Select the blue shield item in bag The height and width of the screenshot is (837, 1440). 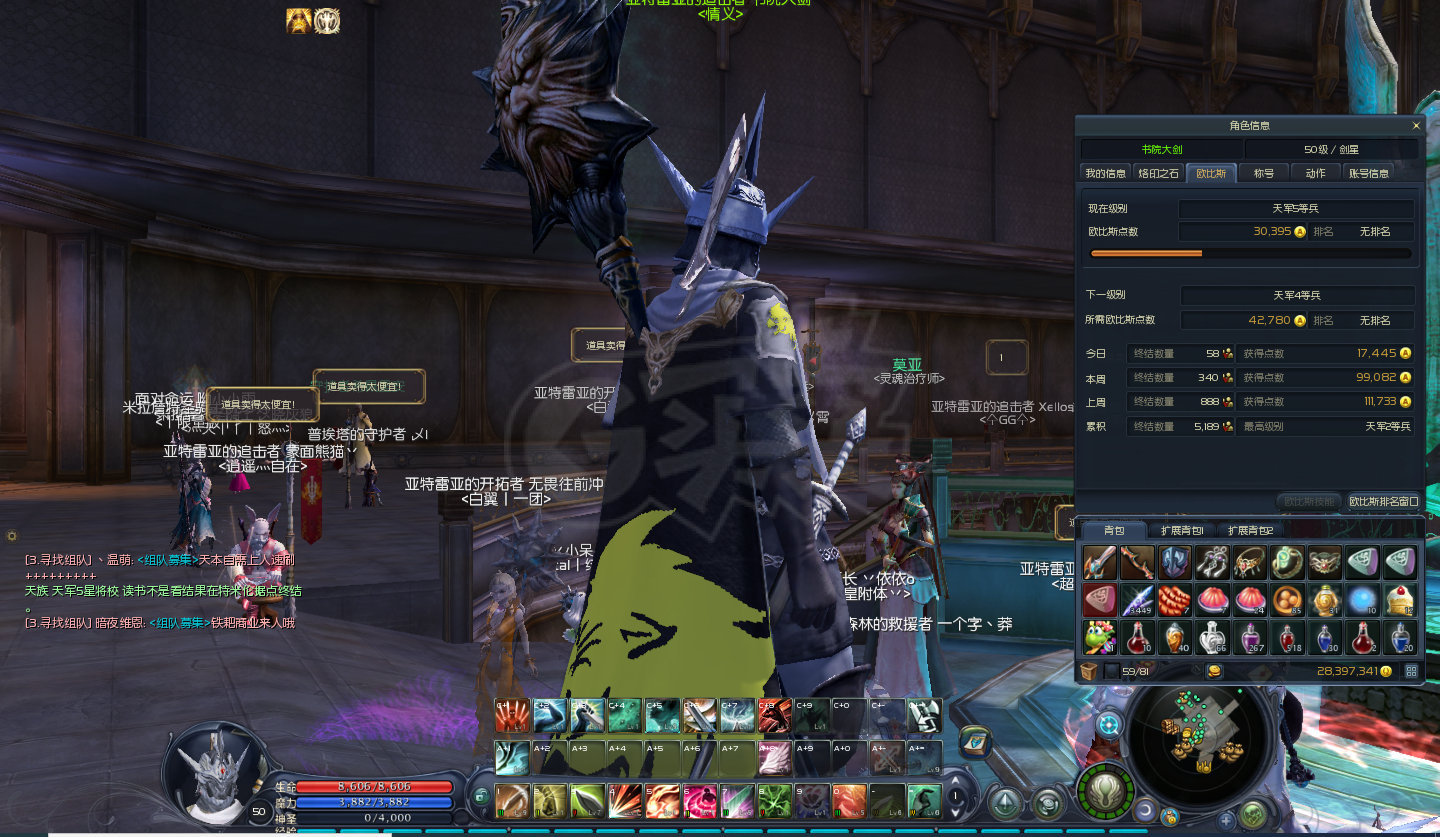tap(1174, 563)
